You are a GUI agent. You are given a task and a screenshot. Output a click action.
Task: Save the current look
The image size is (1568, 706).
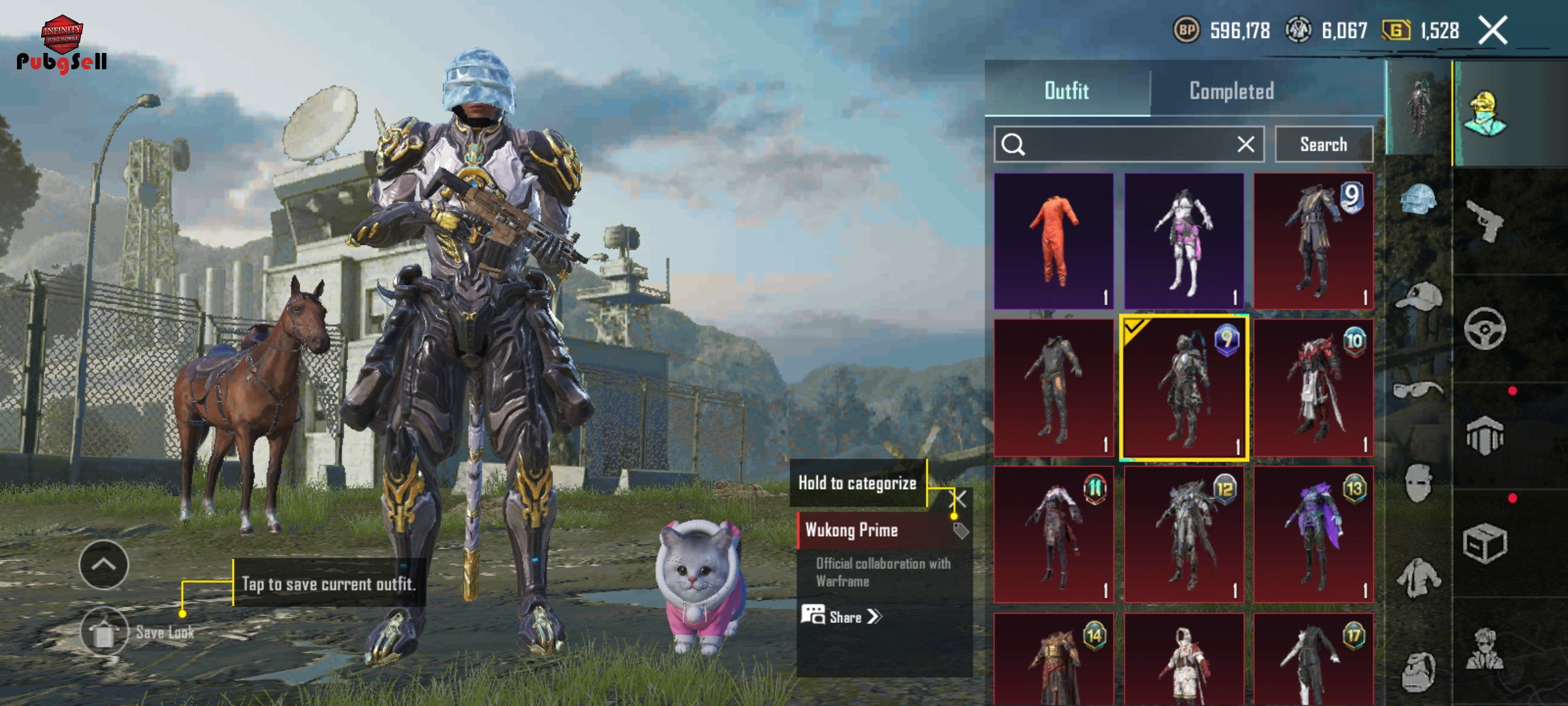pyautogui.click(x=105, y=632)
